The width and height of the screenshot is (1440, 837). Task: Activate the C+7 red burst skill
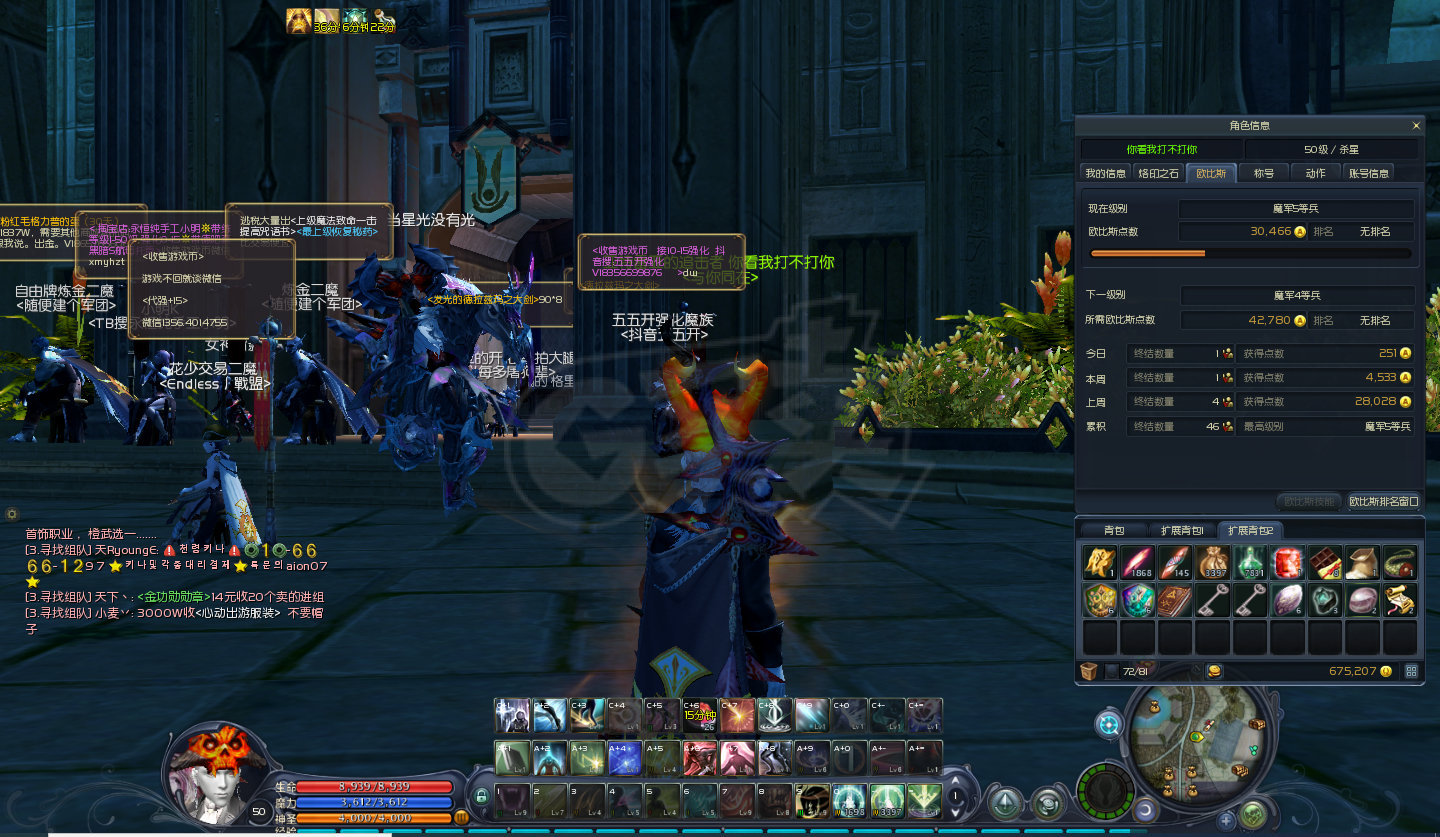(737, 715)
